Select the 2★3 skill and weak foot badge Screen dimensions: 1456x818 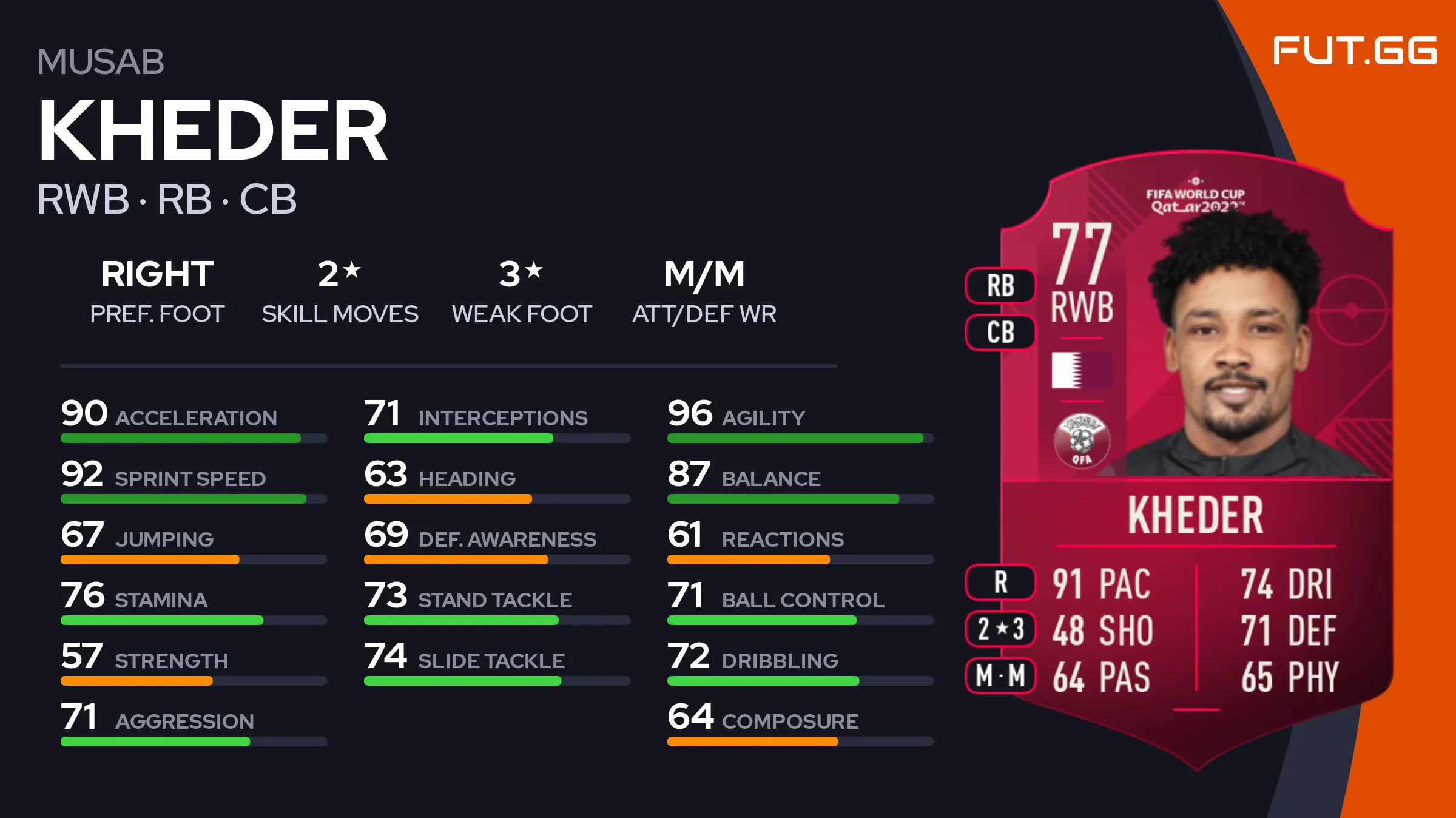pyautogui.click(x=1000, y=629)
